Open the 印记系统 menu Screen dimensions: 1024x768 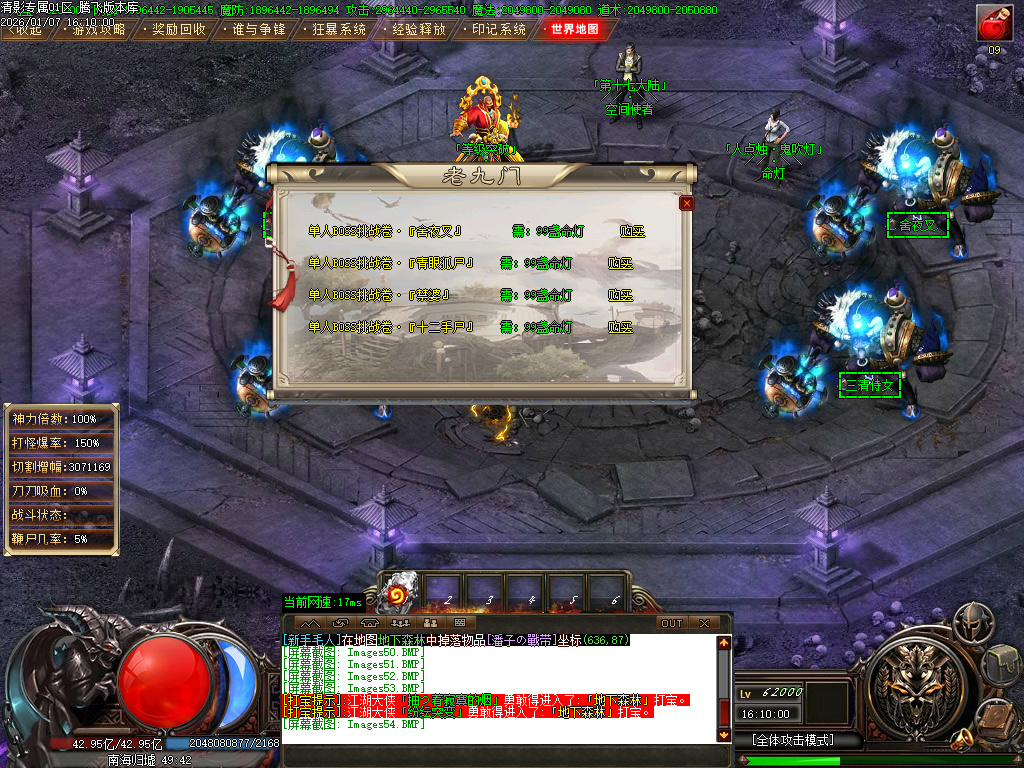[x=498, y=29]
